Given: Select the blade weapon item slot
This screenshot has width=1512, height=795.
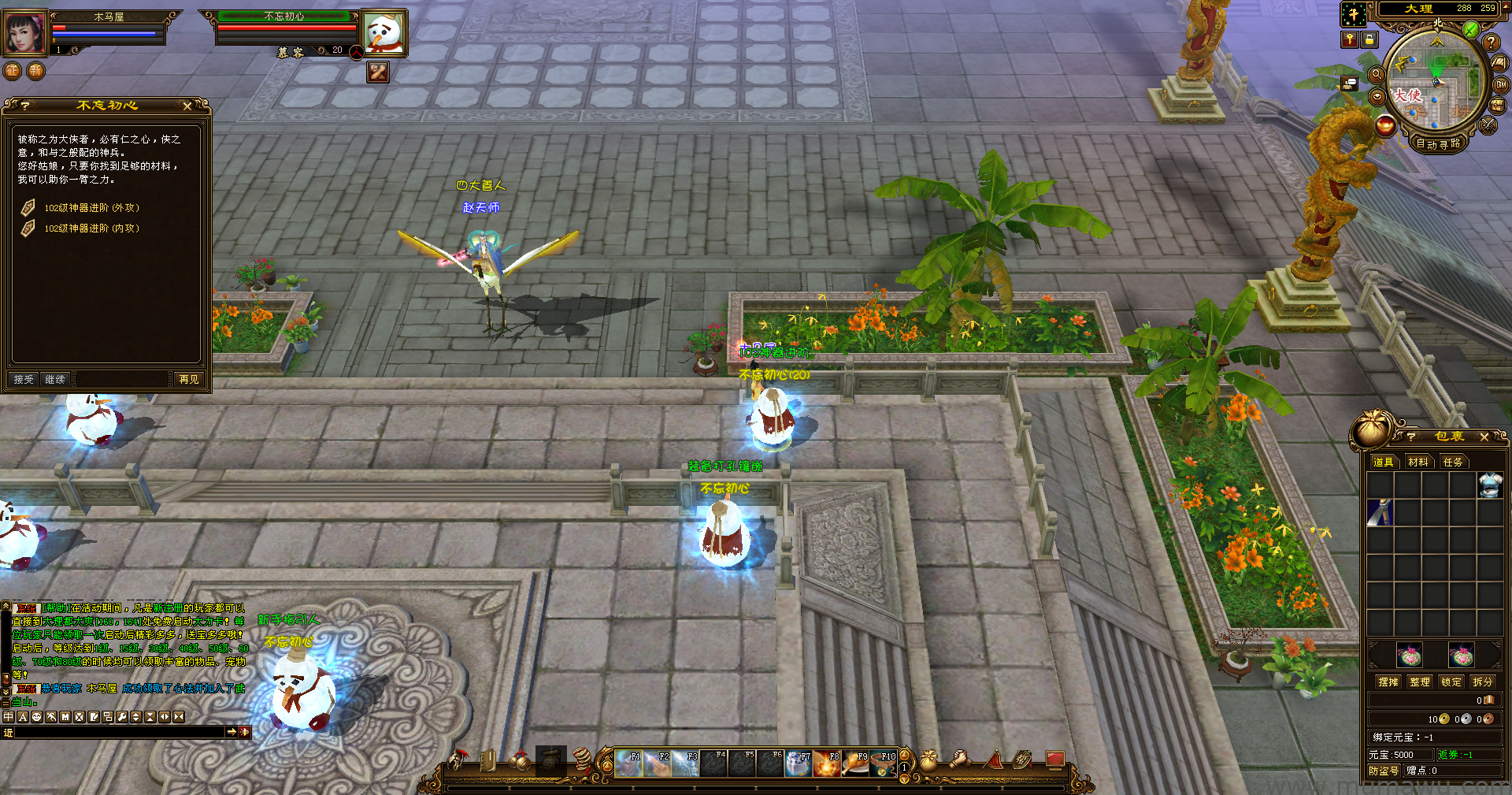Looking at the screenshot, I should (1380, 513).
